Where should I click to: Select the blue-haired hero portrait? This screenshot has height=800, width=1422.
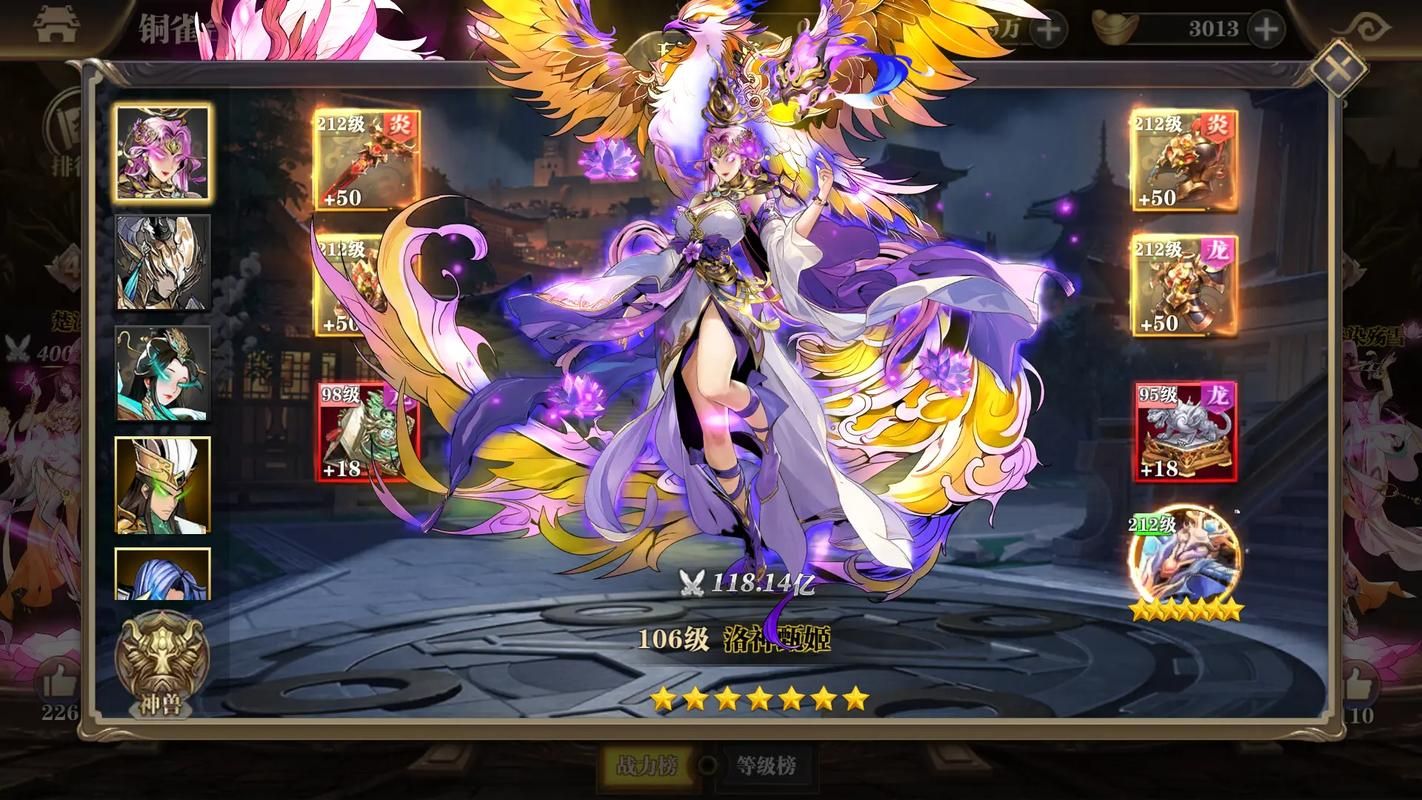(x=162, y=573)
